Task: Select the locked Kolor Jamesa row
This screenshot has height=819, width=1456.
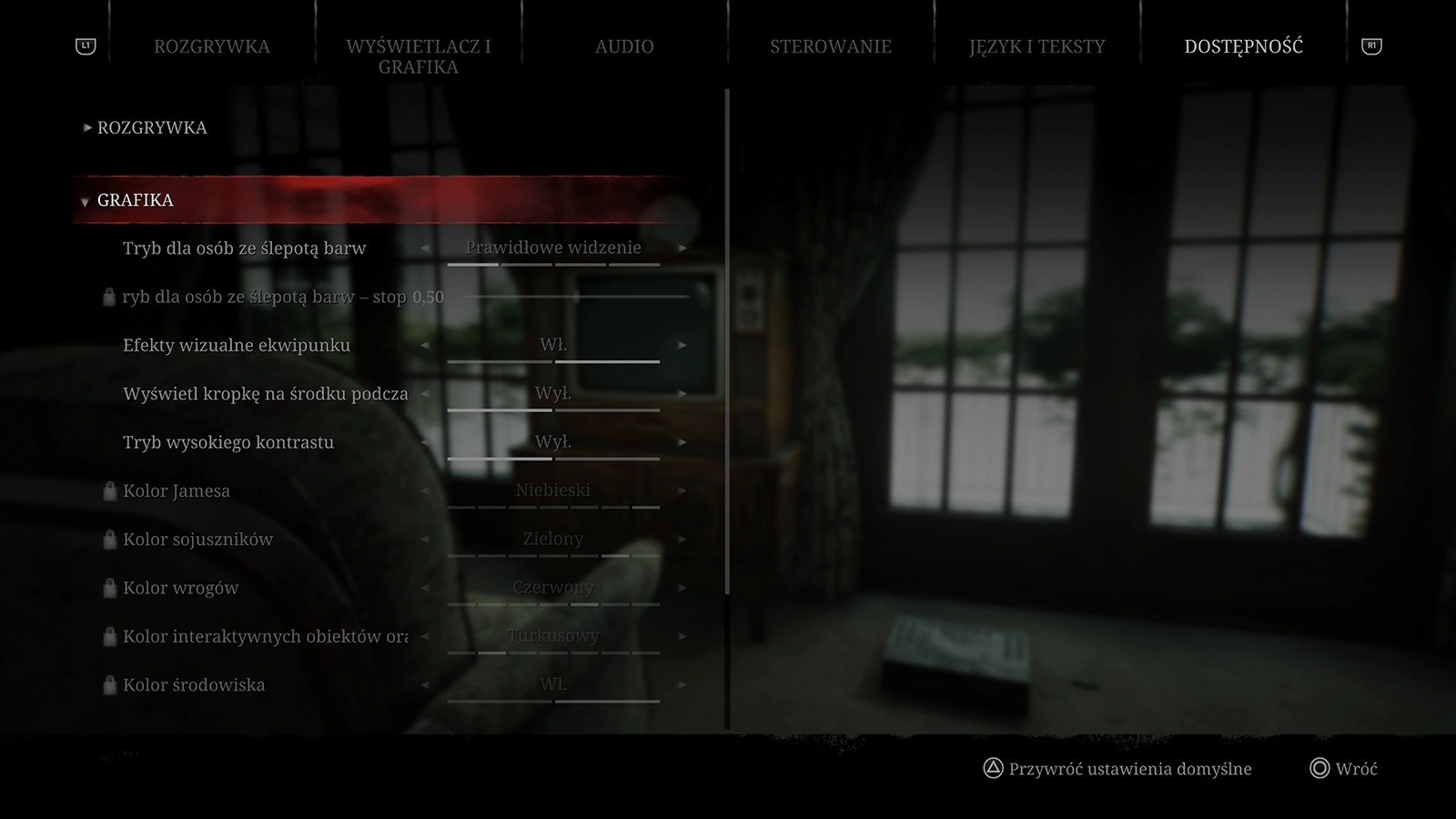Action: [x=177, y=491]
